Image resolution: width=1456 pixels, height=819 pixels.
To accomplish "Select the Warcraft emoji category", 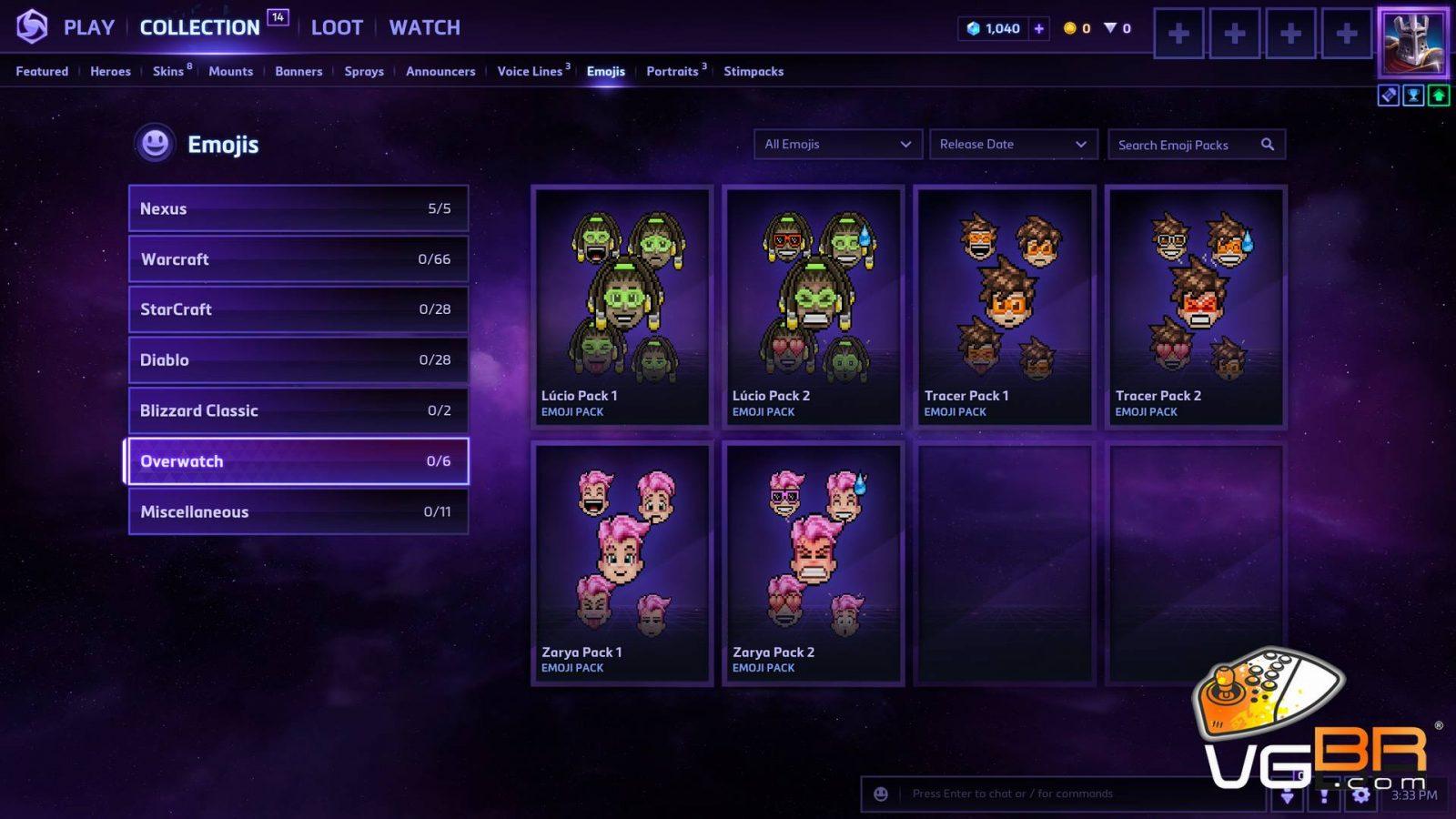I will (298, 259).
